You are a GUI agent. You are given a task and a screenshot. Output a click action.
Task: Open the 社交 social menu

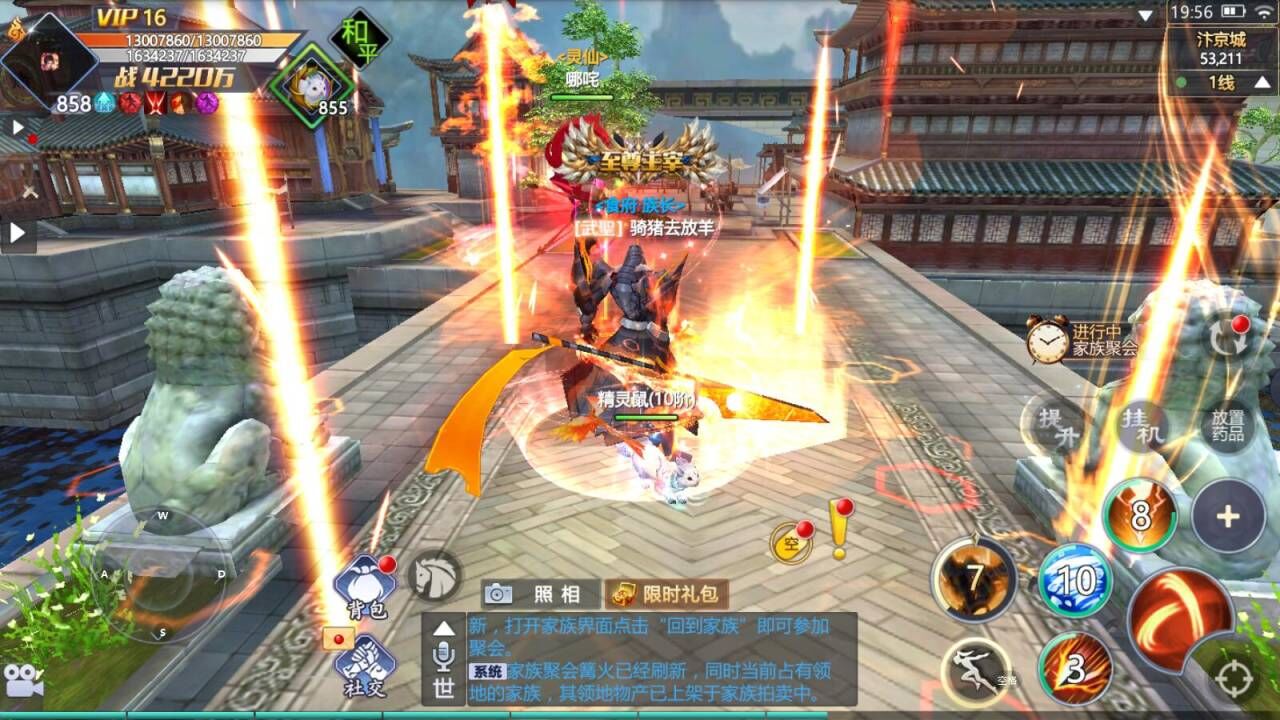tap(365, 665)
